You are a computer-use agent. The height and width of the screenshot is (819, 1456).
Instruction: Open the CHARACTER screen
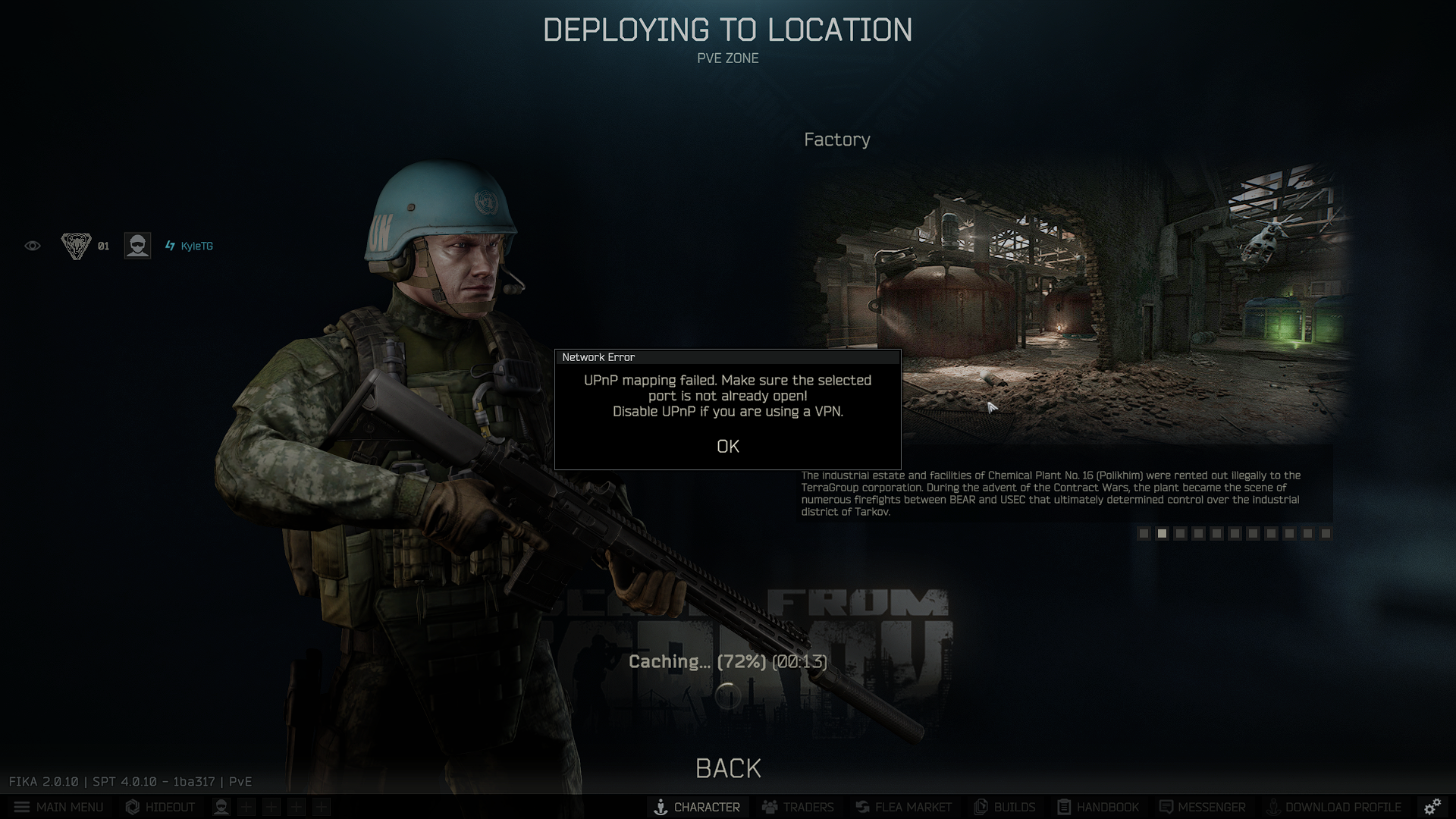coord(697,807)
